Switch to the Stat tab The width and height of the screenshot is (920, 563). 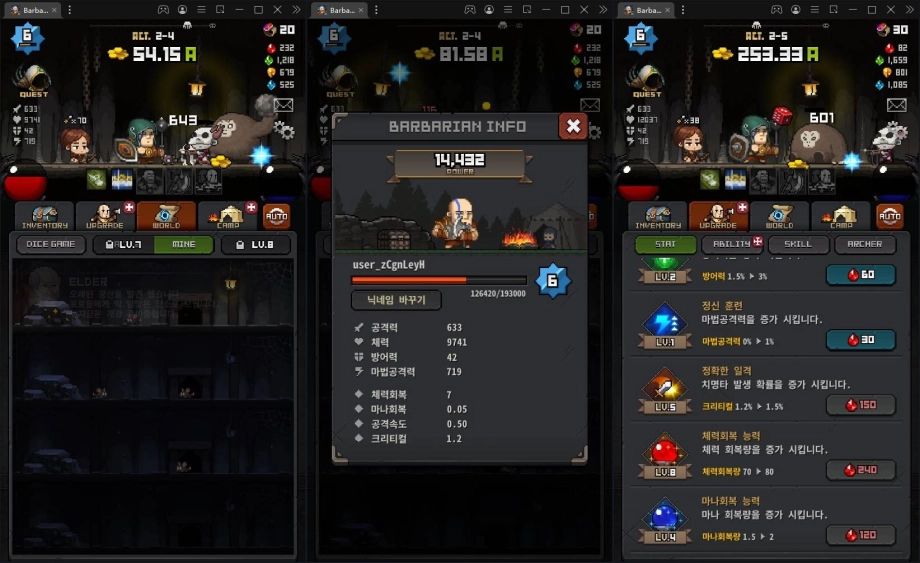pyautogui.click(x=665, y=244)
